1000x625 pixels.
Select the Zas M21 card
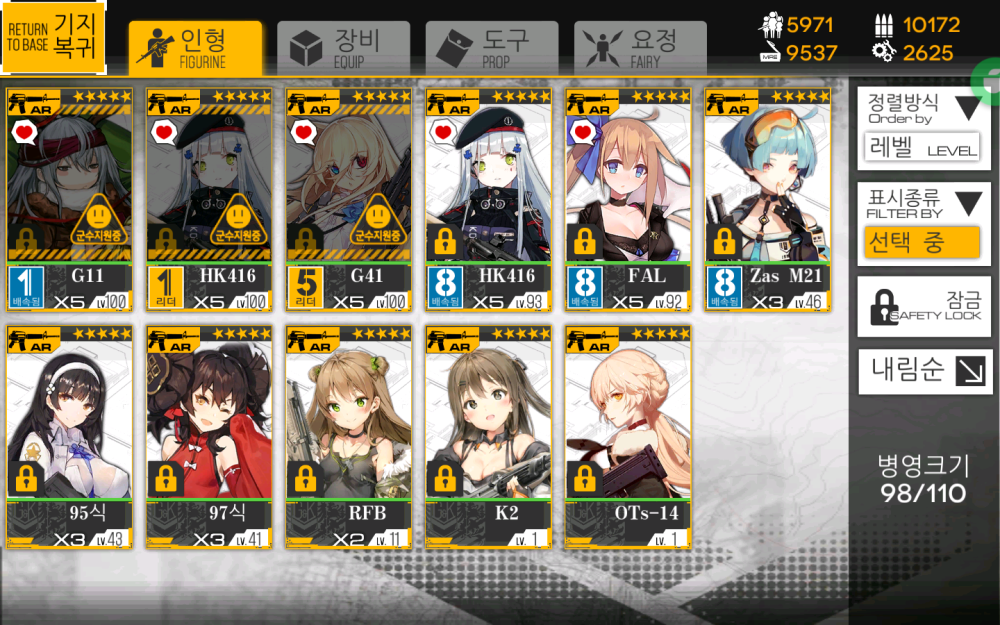tap(768, 200)
